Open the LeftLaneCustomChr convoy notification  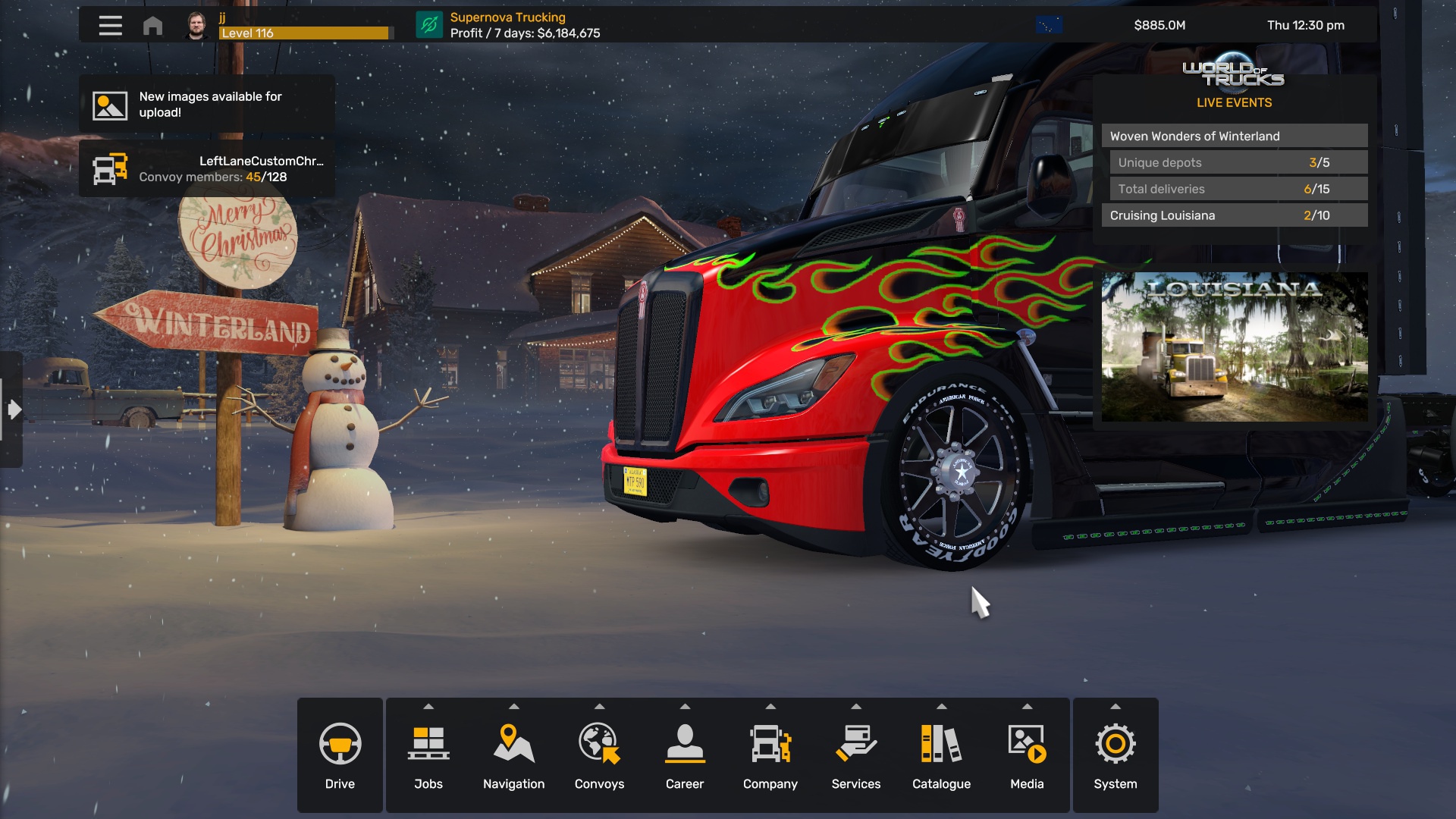[x=207, y=168]
